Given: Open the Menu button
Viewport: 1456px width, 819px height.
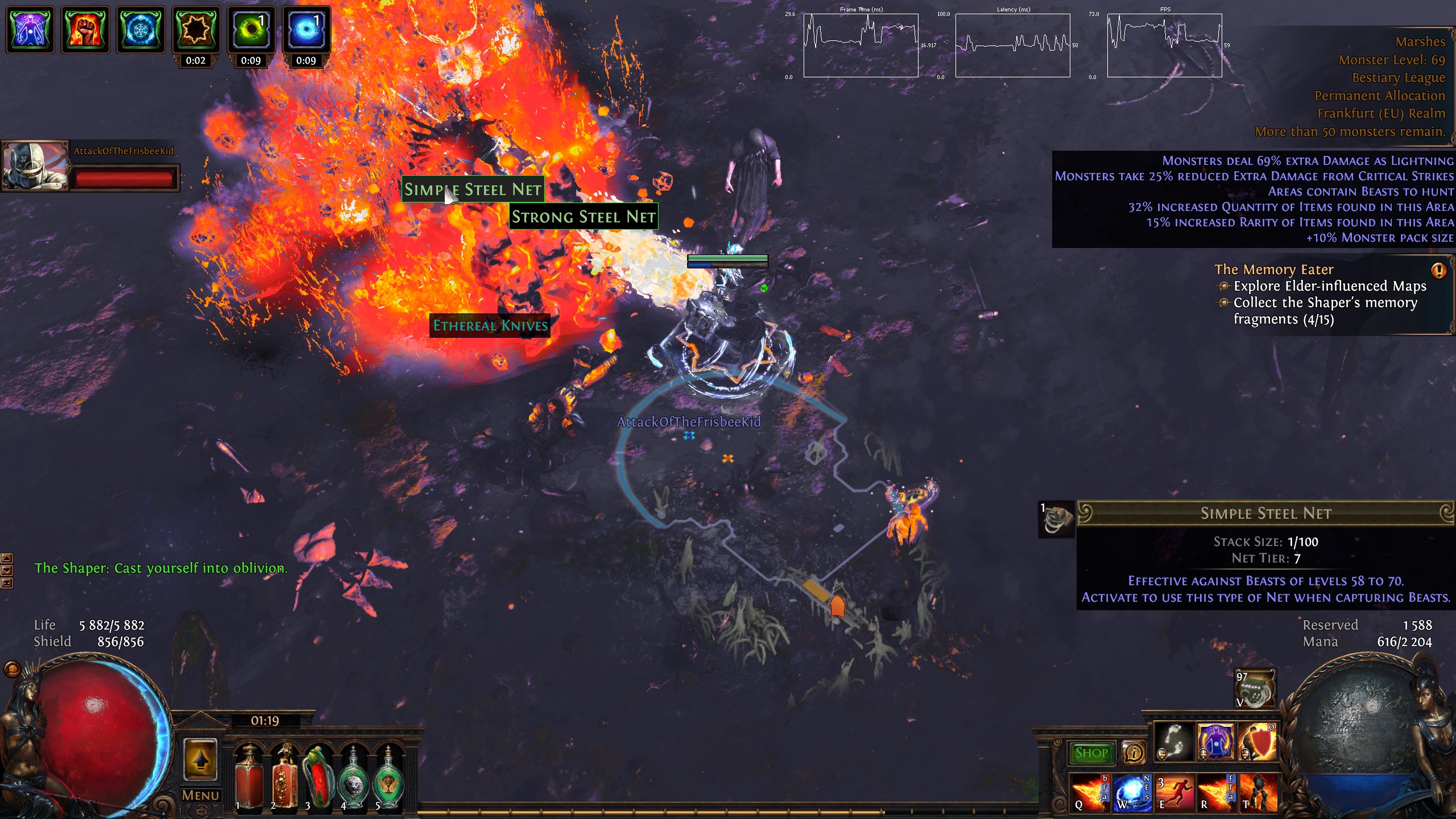Looking at the screenshot, I should tap(200, 795).
